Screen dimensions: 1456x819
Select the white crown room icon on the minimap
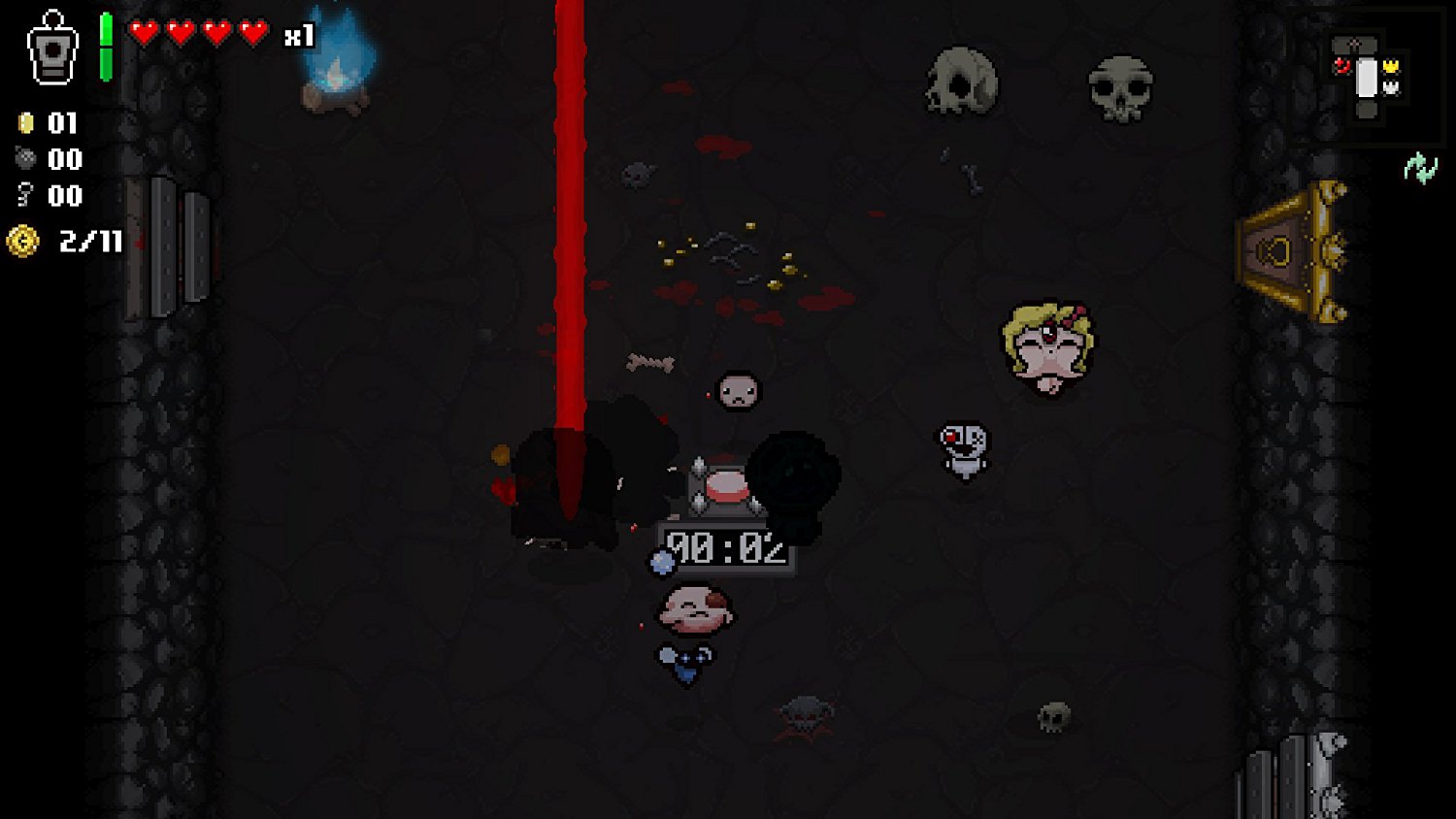tap(1392, 88)
